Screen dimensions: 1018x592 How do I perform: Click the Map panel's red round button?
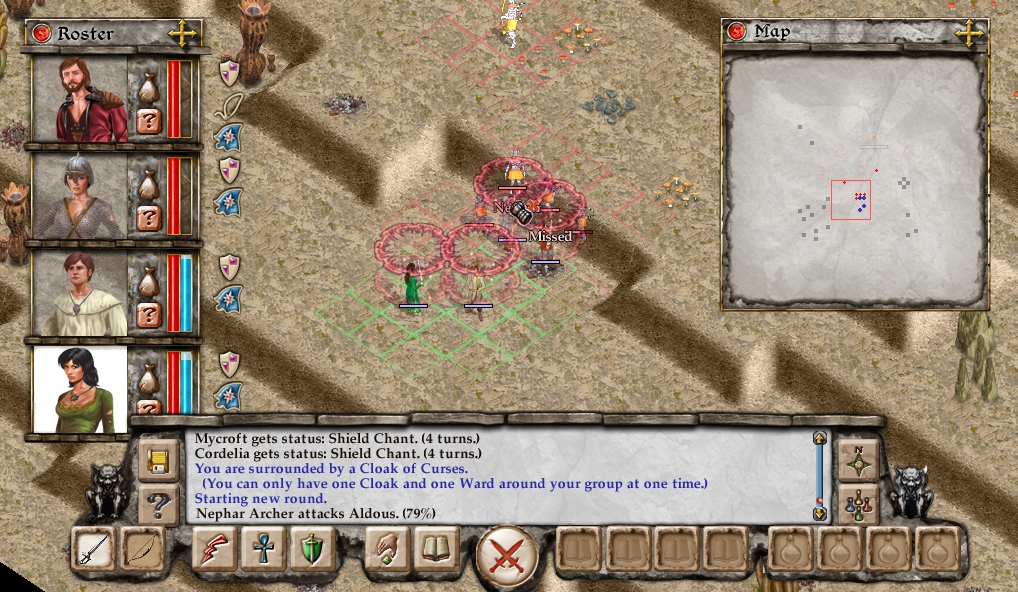[740, 32]
